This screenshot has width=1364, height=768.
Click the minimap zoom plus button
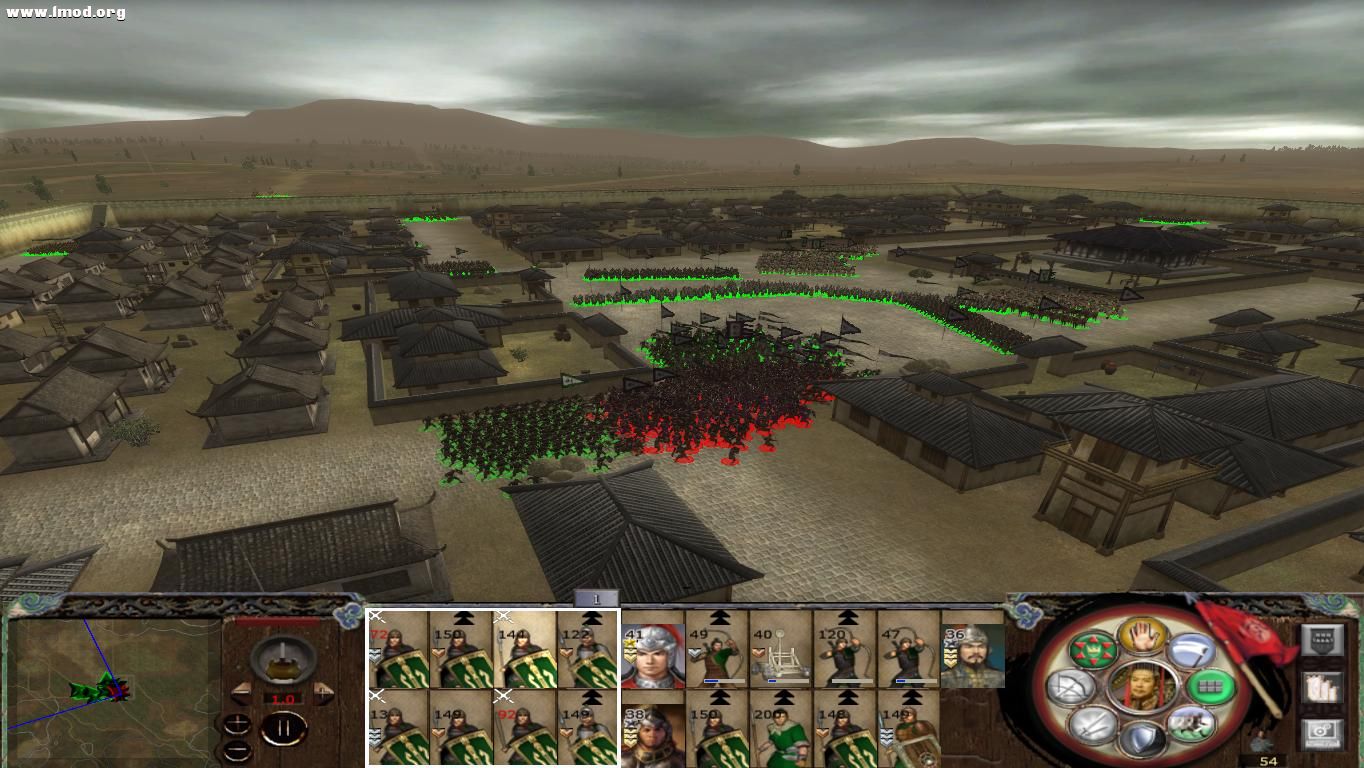coord(237,722)
